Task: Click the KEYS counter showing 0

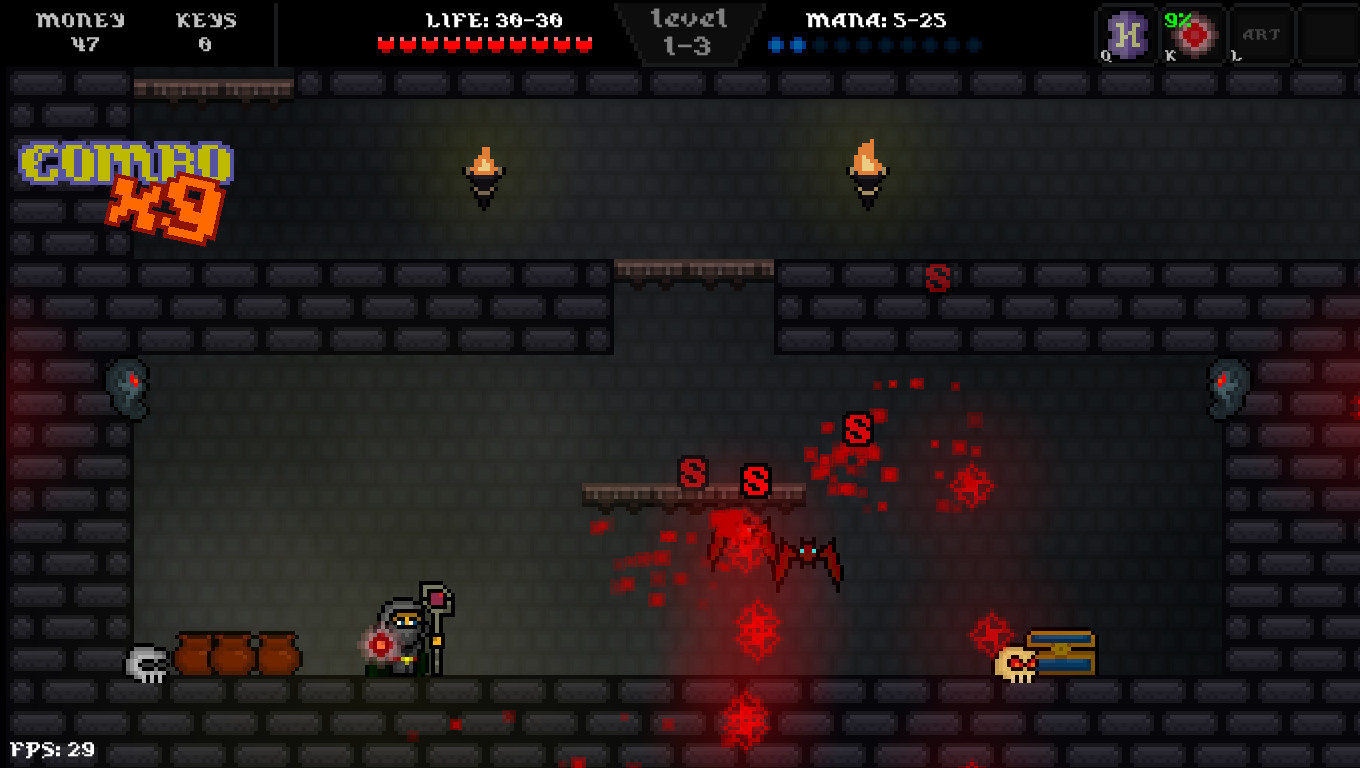Action: [205, 30]
